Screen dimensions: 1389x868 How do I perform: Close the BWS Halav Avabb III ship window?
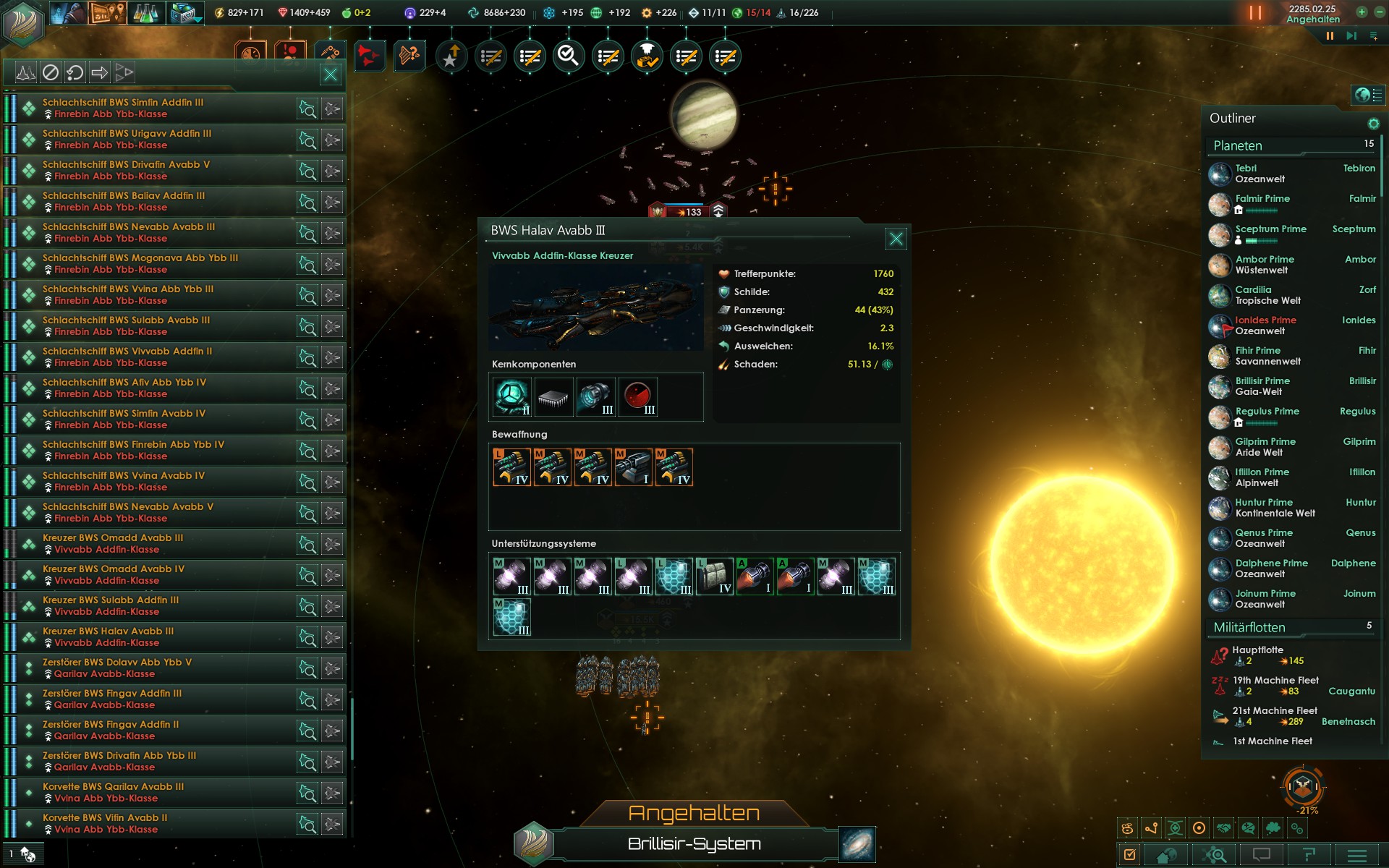click(896, 239)
